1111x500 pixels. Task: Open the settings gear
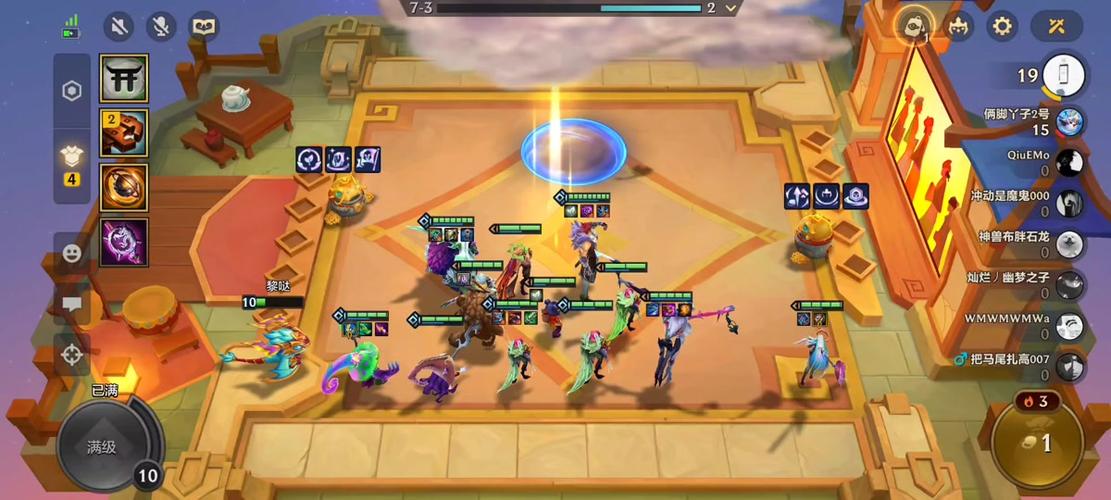[1001, 27]
